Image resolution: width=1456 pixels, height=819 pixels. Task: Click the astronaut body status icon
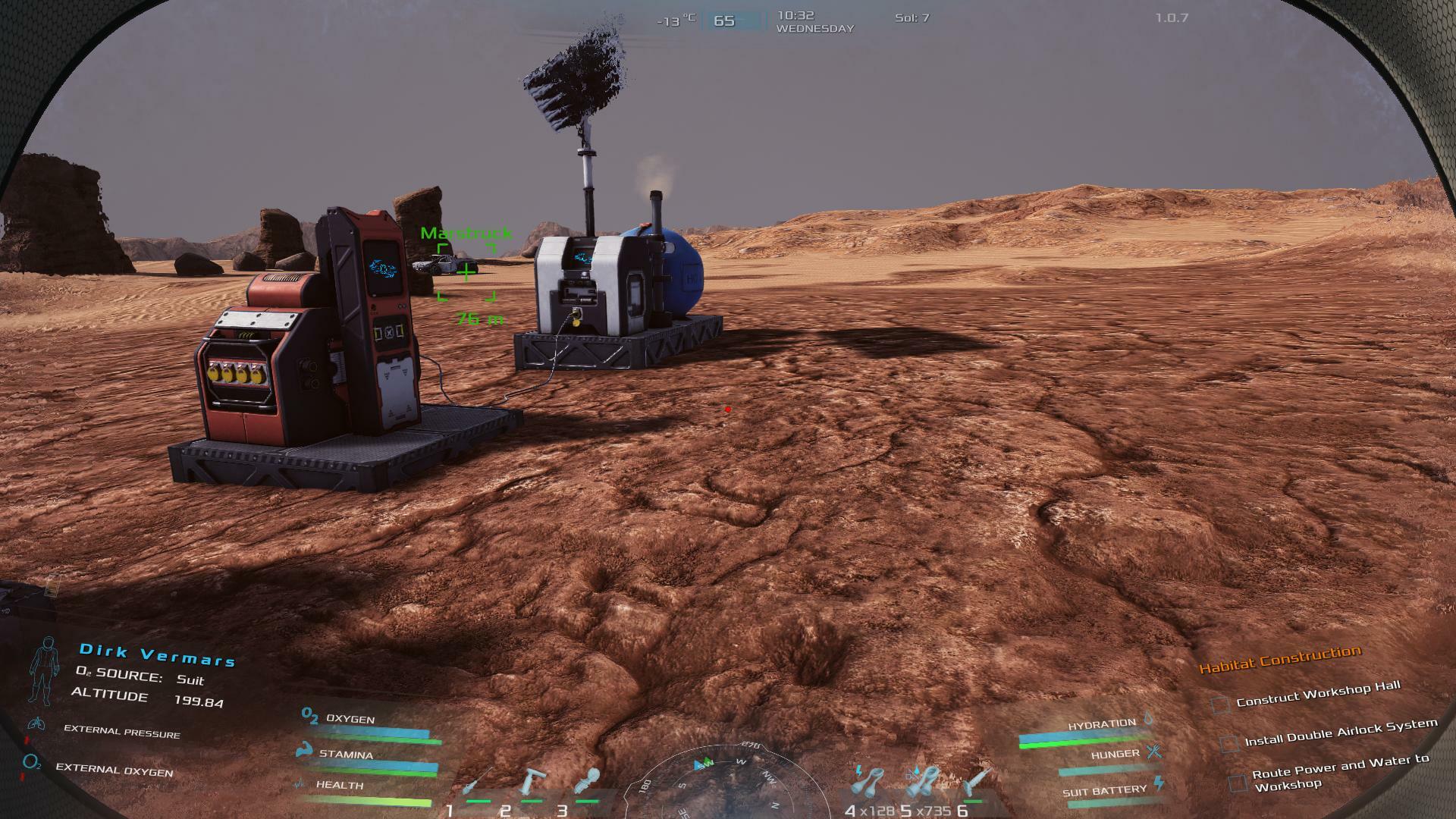point(44,670)
